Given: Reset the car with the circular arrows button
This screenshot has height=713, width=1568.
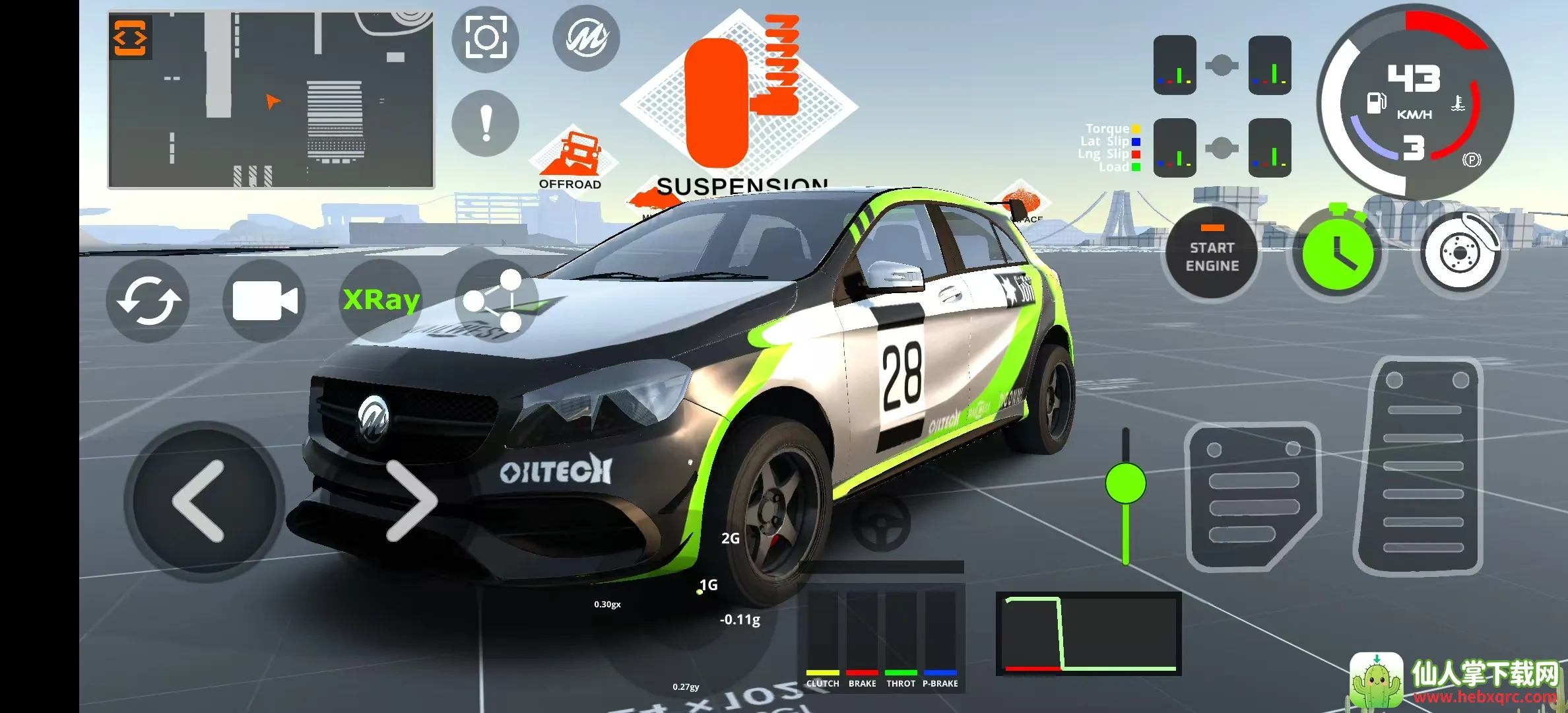Looking at the screenshot, I should pos(148,300).
